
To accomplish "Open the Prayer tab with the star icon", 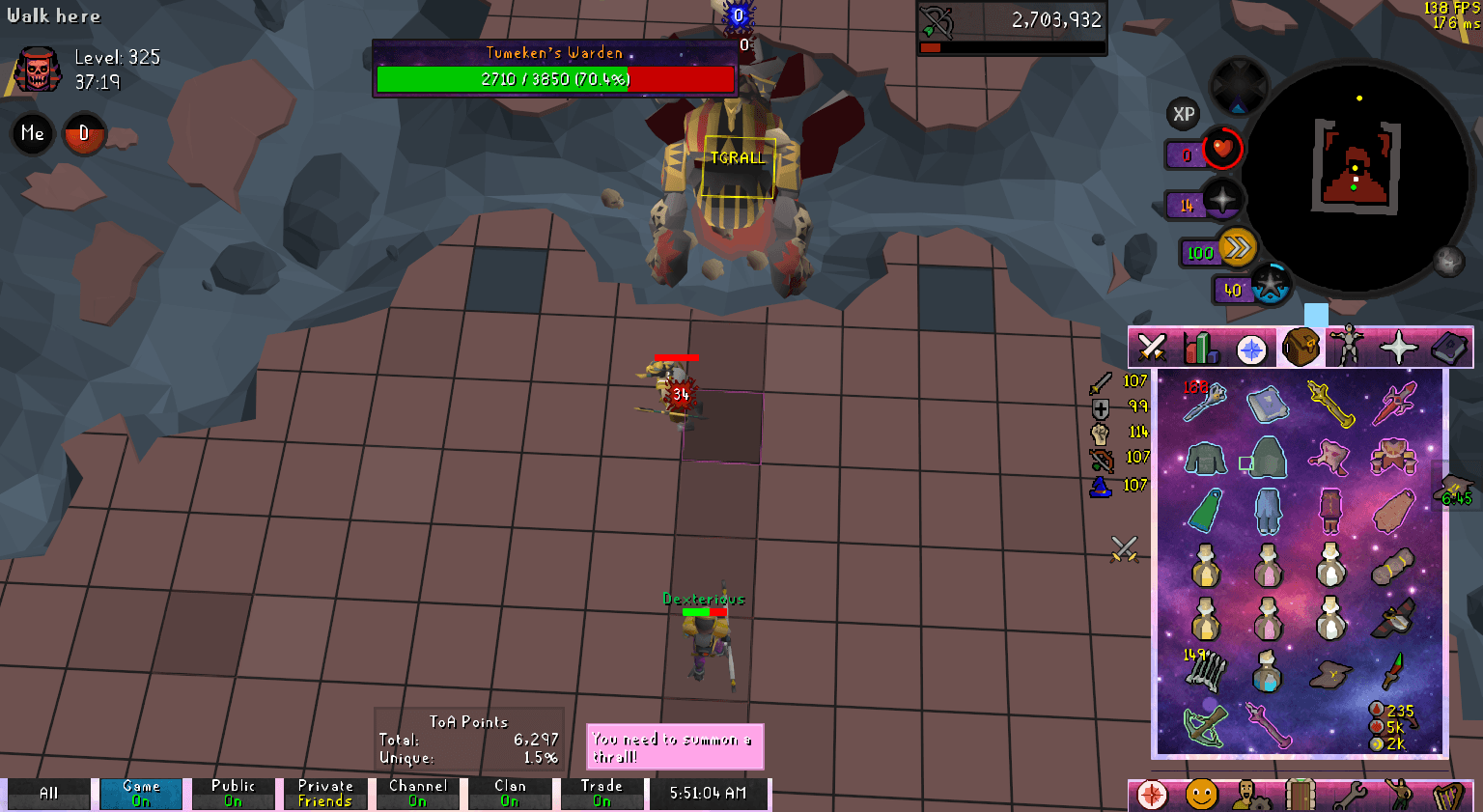I will (1401, 348).
